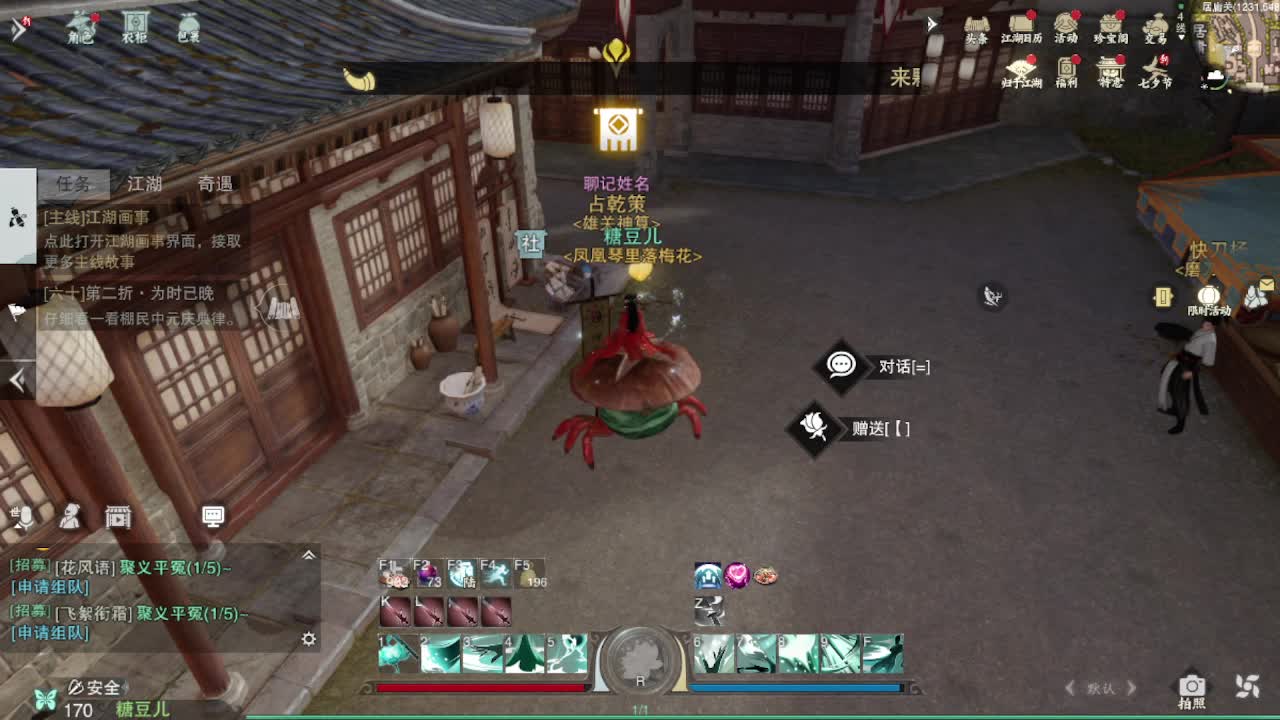Open the chat settings gear menu
Image resolution: width=1280 pixels, height=720 pixels.
(x=308, y=639)
